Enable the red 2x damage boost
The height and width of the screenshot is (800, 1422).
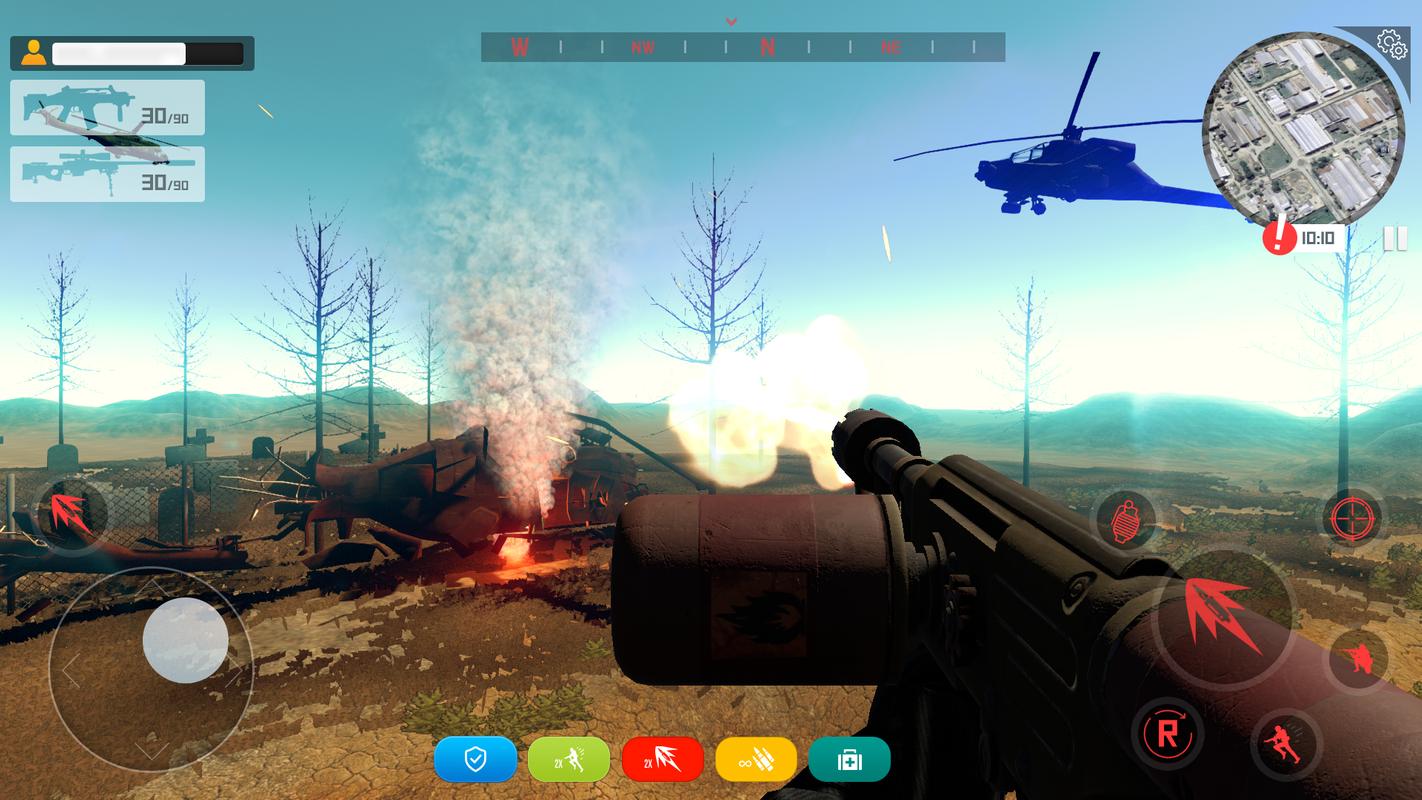tap(662, 760)
